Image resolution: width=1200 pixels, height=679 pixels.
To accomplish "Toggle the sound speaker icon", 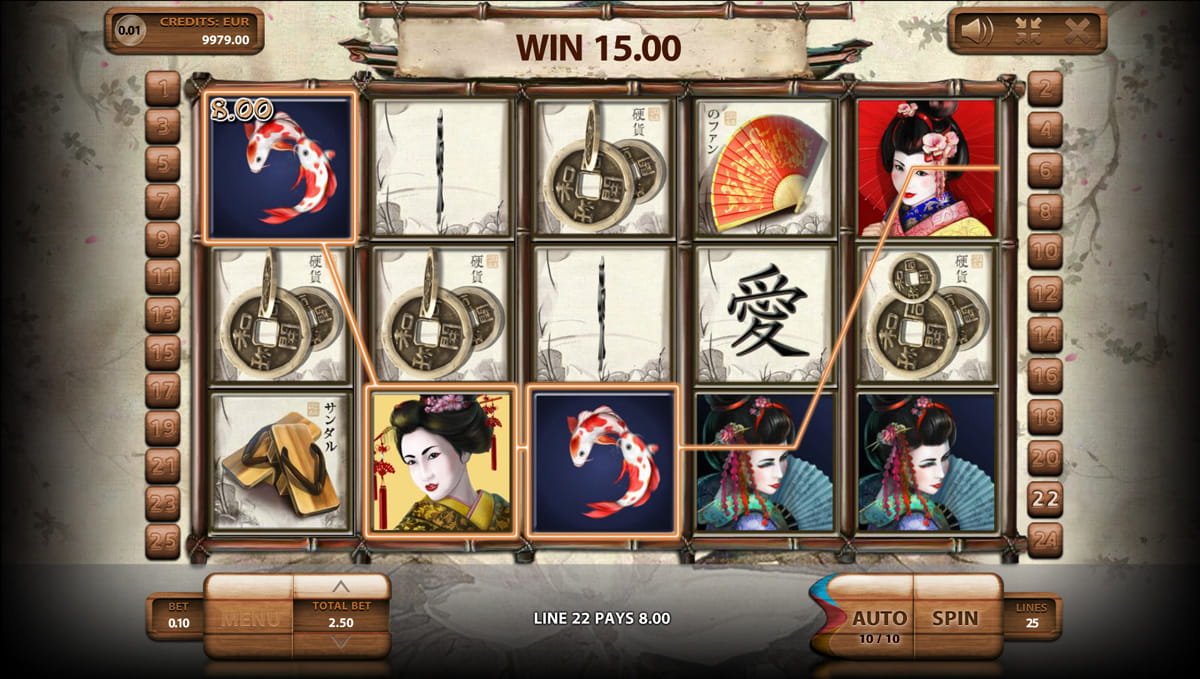I will pos(977,31).
